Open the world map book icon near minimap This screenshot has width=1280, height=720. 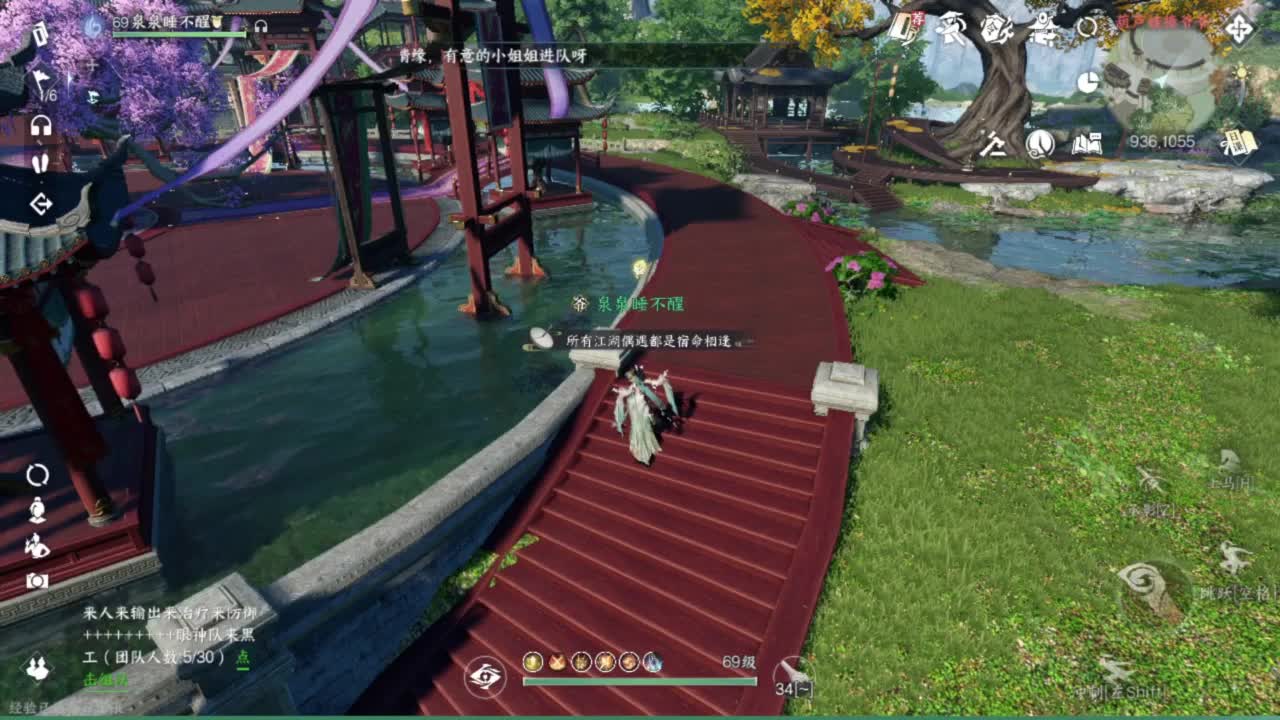coord(1087,144)
